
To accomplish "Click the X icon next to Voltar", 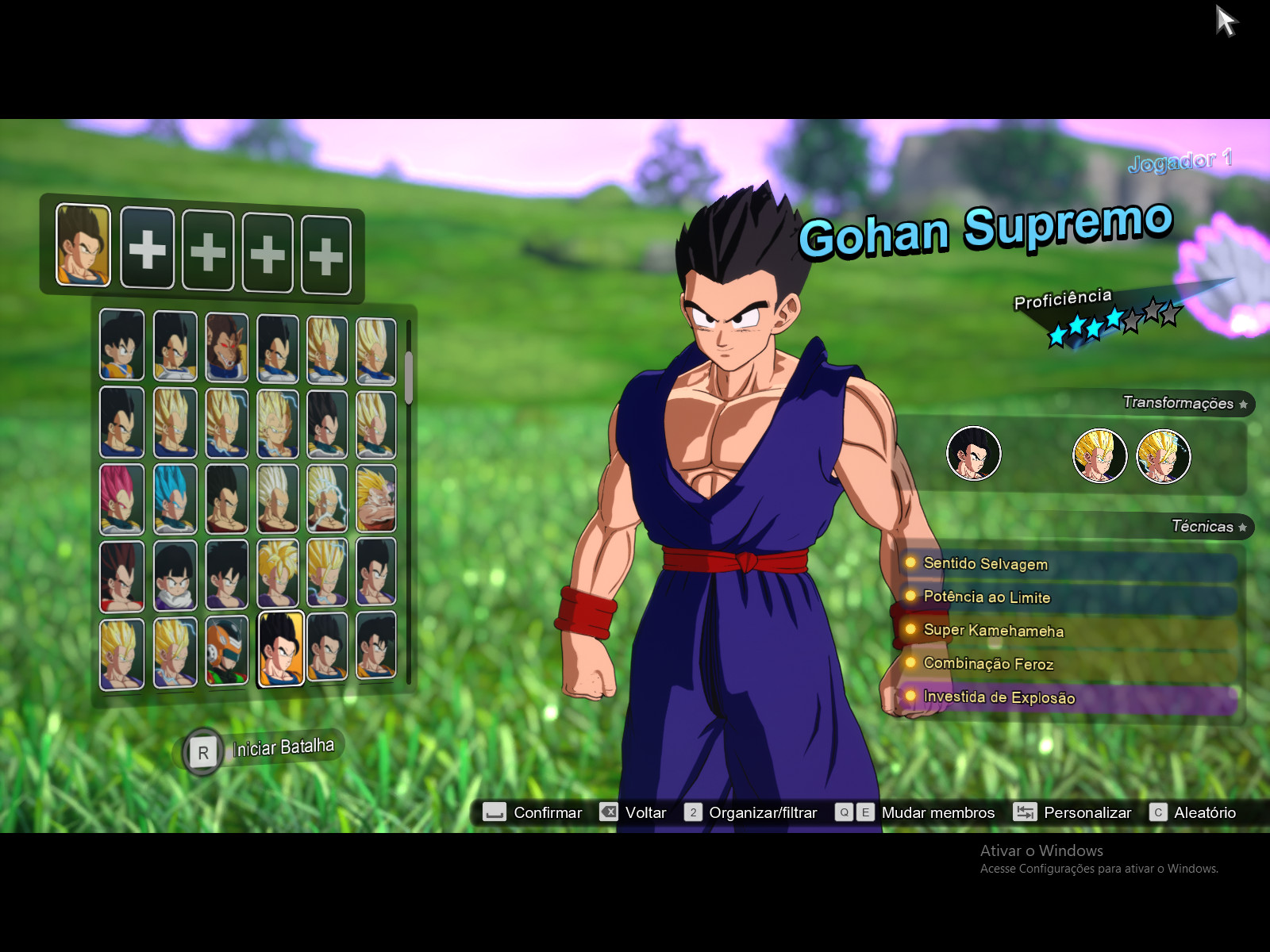I will (608, 812).
